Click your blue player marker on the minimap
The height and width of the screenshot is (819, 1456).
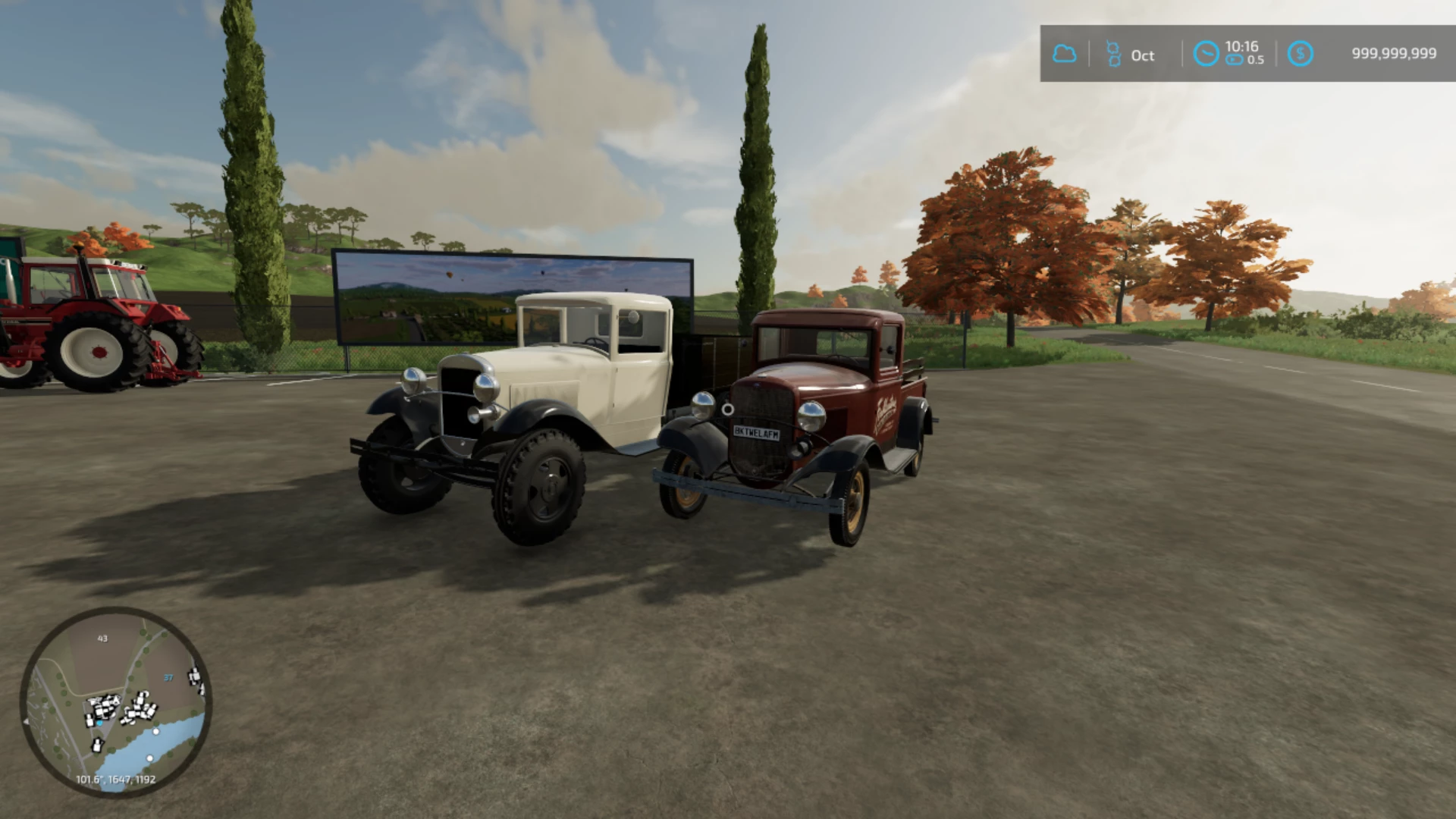tap(99, 723)
